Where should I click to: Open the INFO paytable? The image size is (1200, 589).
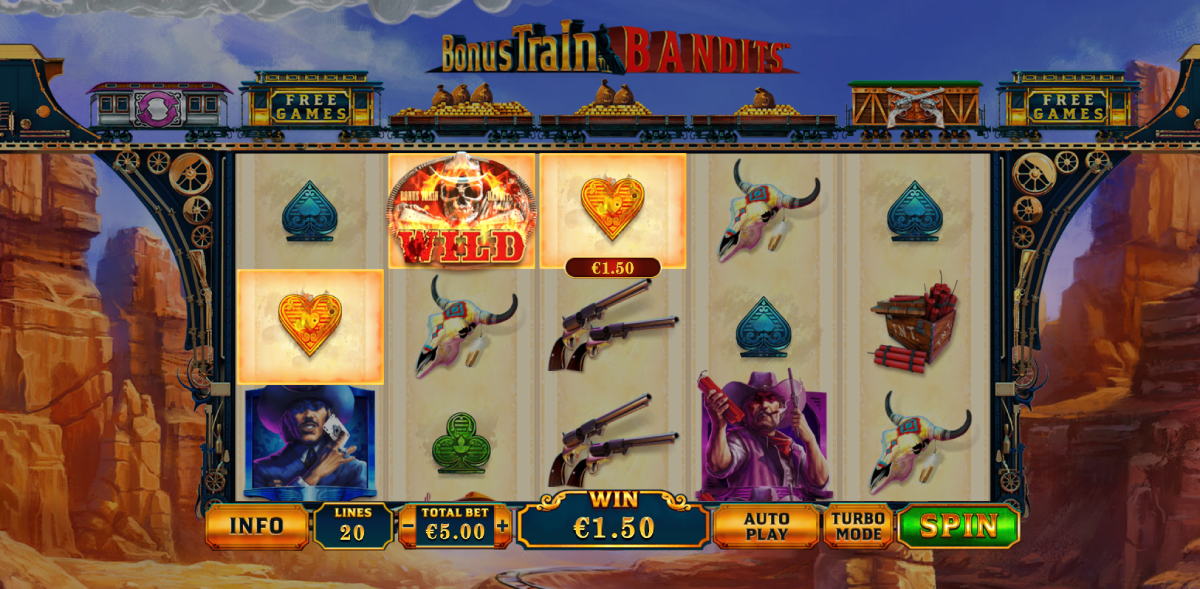coord(257,526)
